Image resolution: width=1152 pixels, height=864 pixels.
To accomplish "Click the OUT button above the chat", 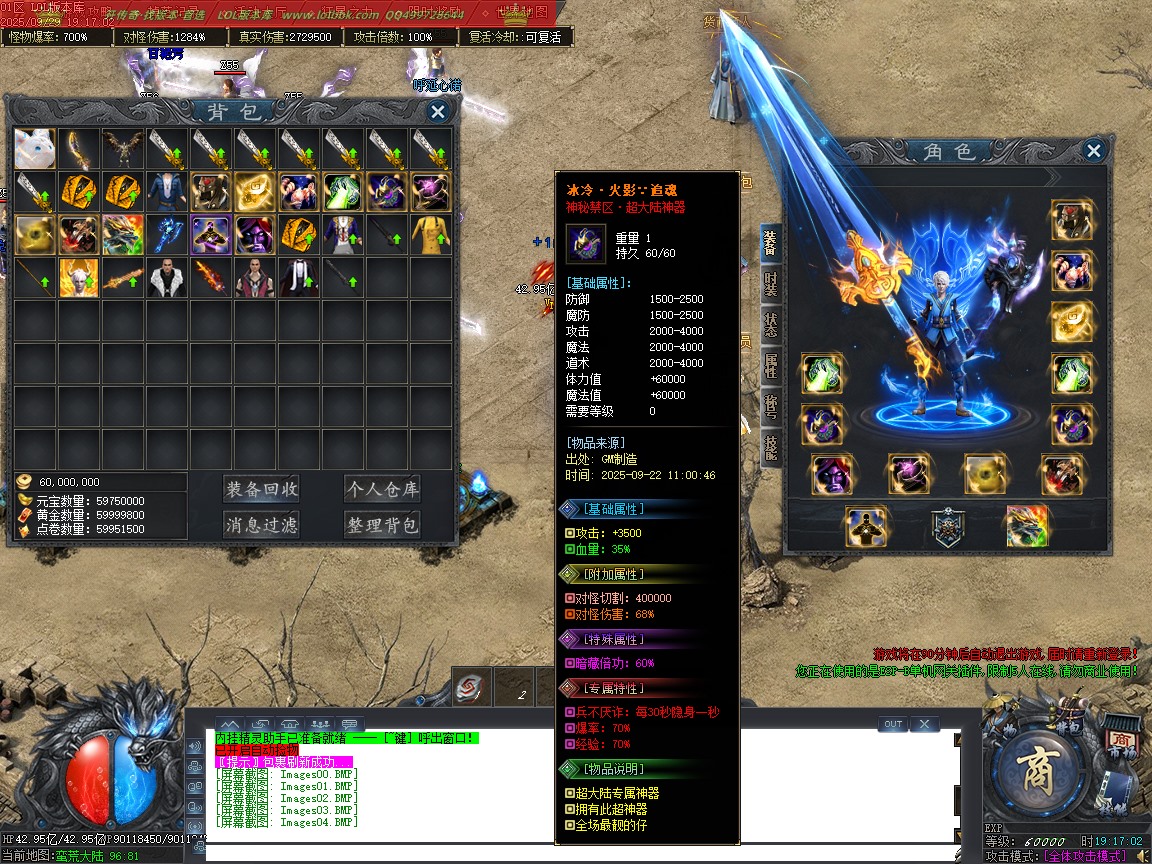I will [893, 724].
